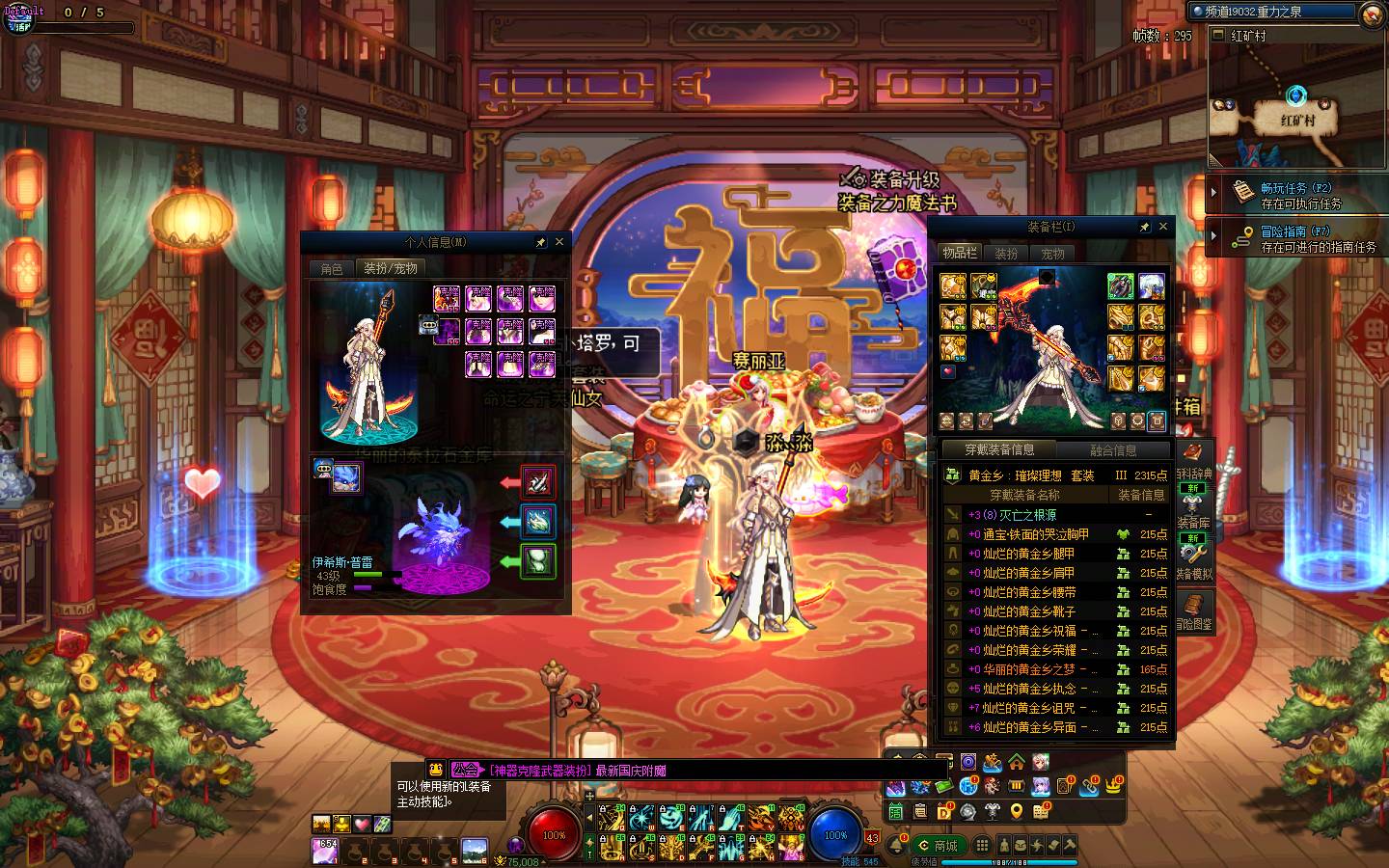Click the pet's green equipment slot
1389x868 pixels.
[537, 561]
